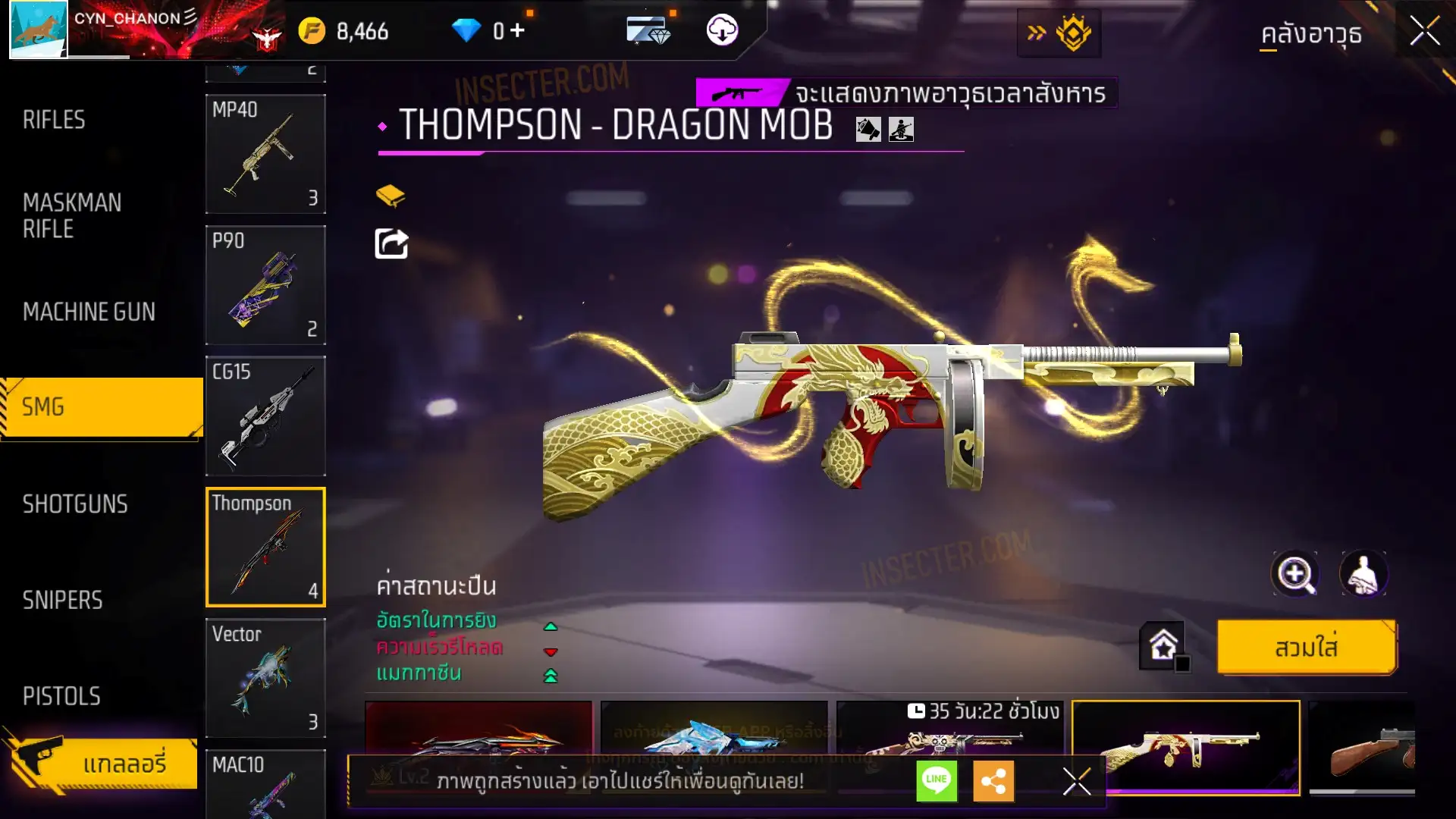Select the MP40 weapon tile
1456x819 pixels.
click(265, 154)
